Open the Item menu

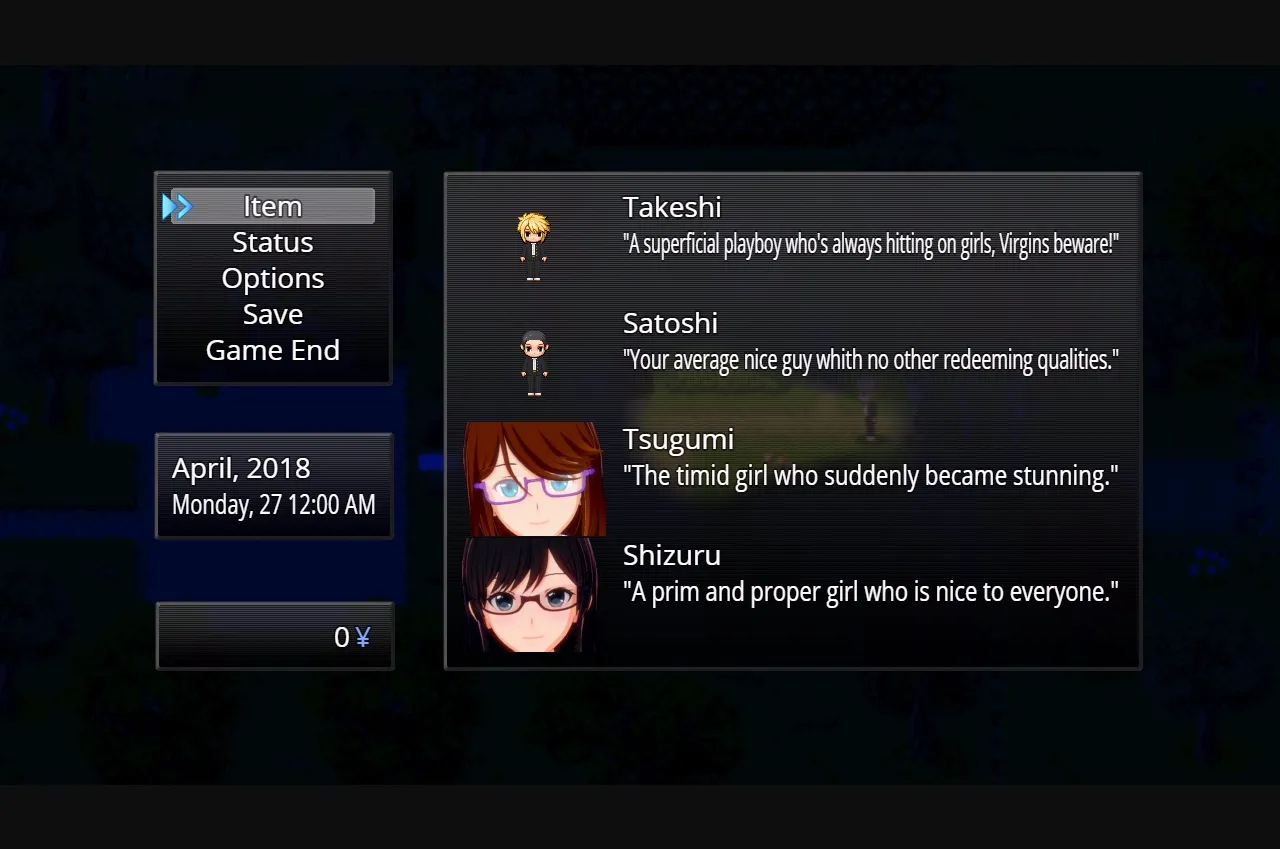pos(272,206)
